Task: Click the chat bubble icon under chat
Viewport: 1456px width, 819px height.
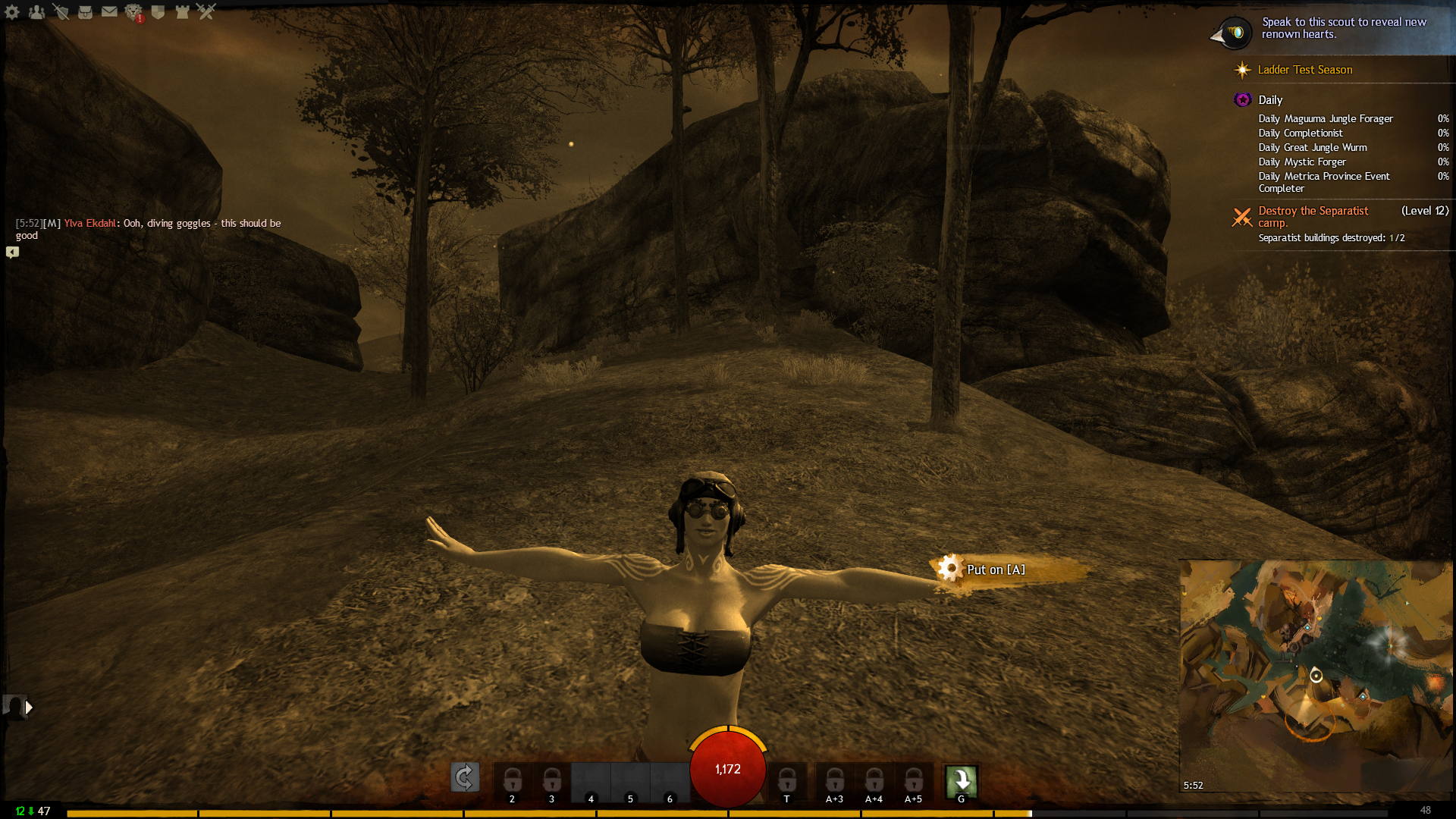Action: pyautogui.click(x=13, y=253)
